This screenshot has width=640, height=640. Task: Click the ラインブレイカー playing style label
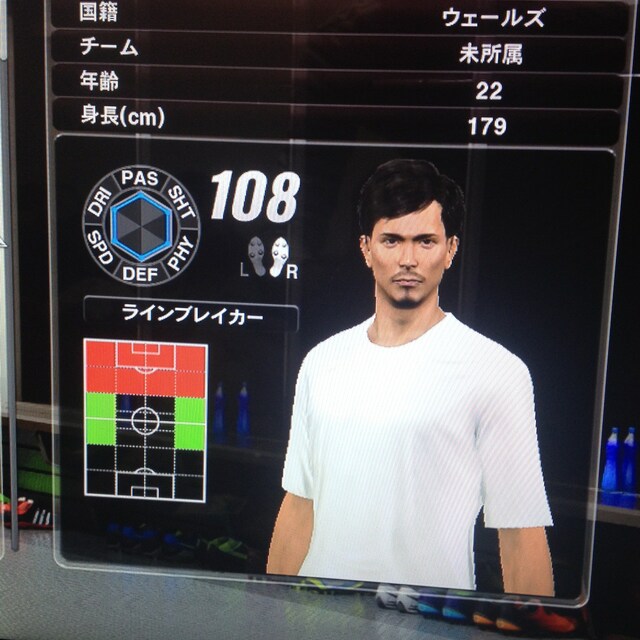pyautogui.click(x=190, y=314)
